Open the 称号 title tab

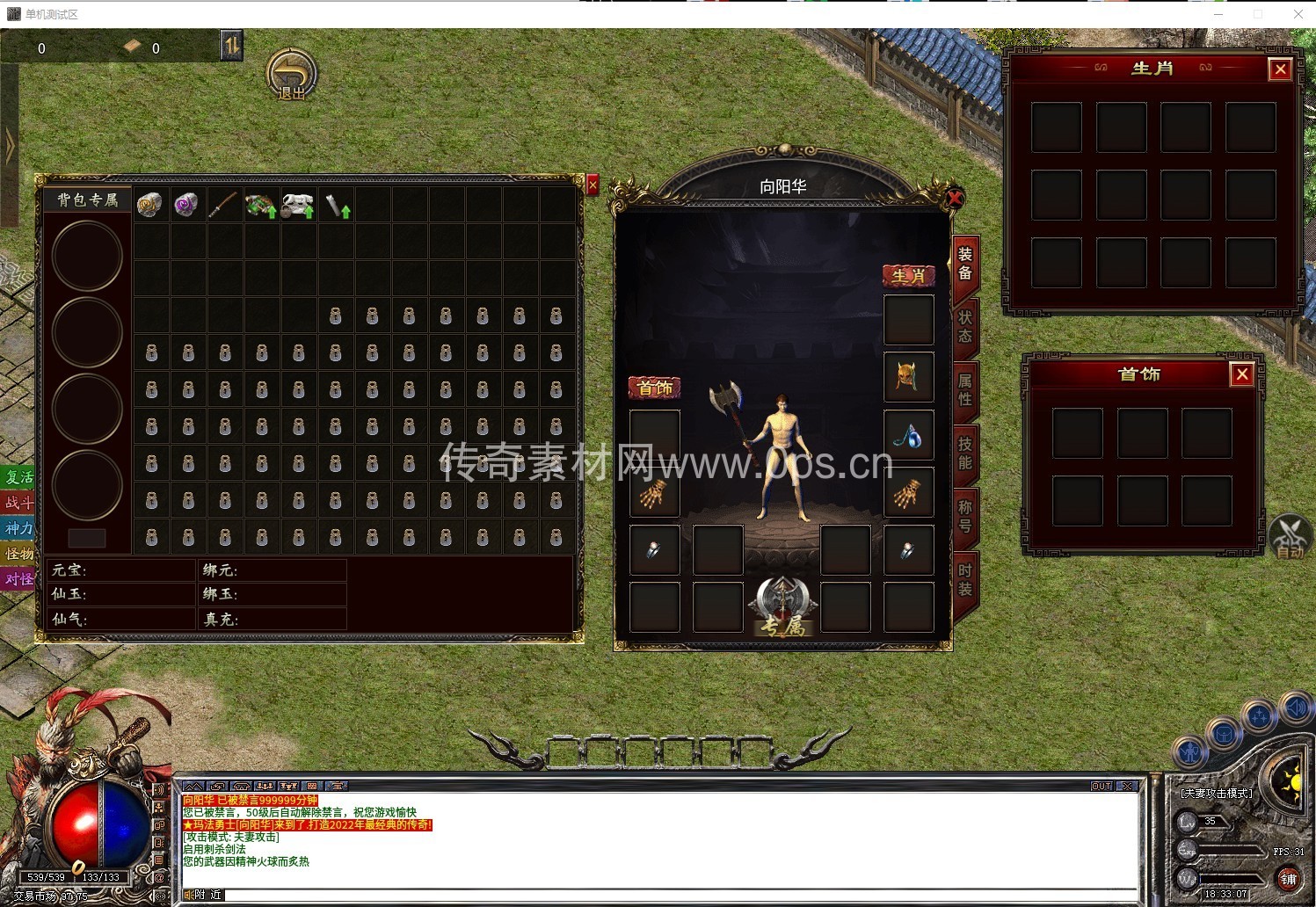(x=964, y=517)
